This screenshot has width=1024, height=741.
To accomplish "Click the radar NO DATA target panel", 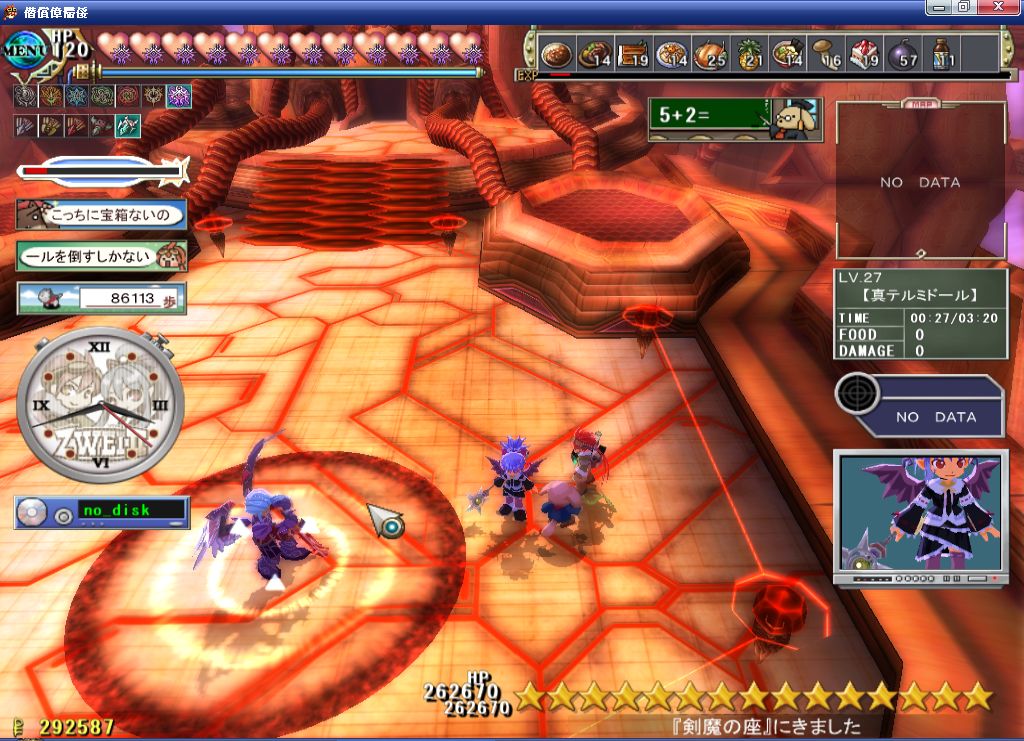I will point(920,406).
